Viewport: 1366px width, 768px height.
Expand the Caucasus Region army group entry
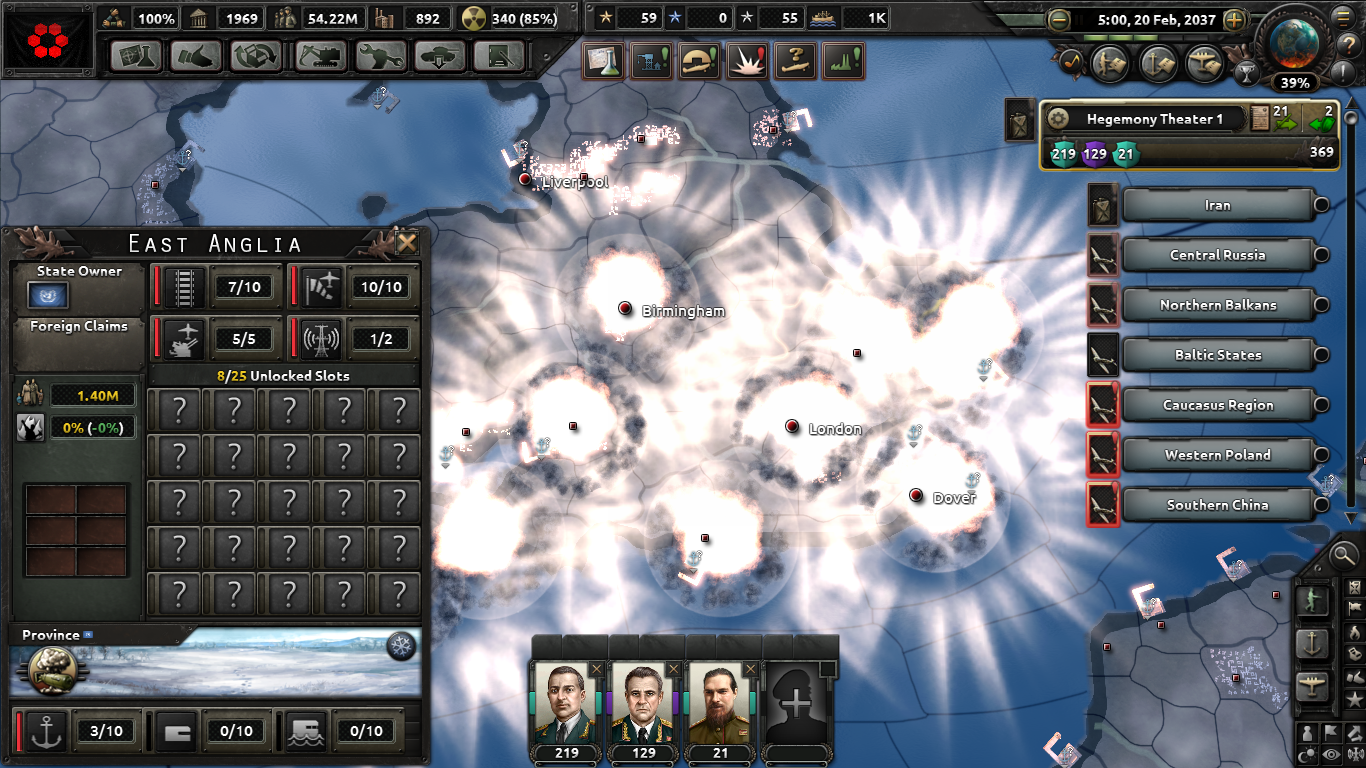tap(1320, 405)
